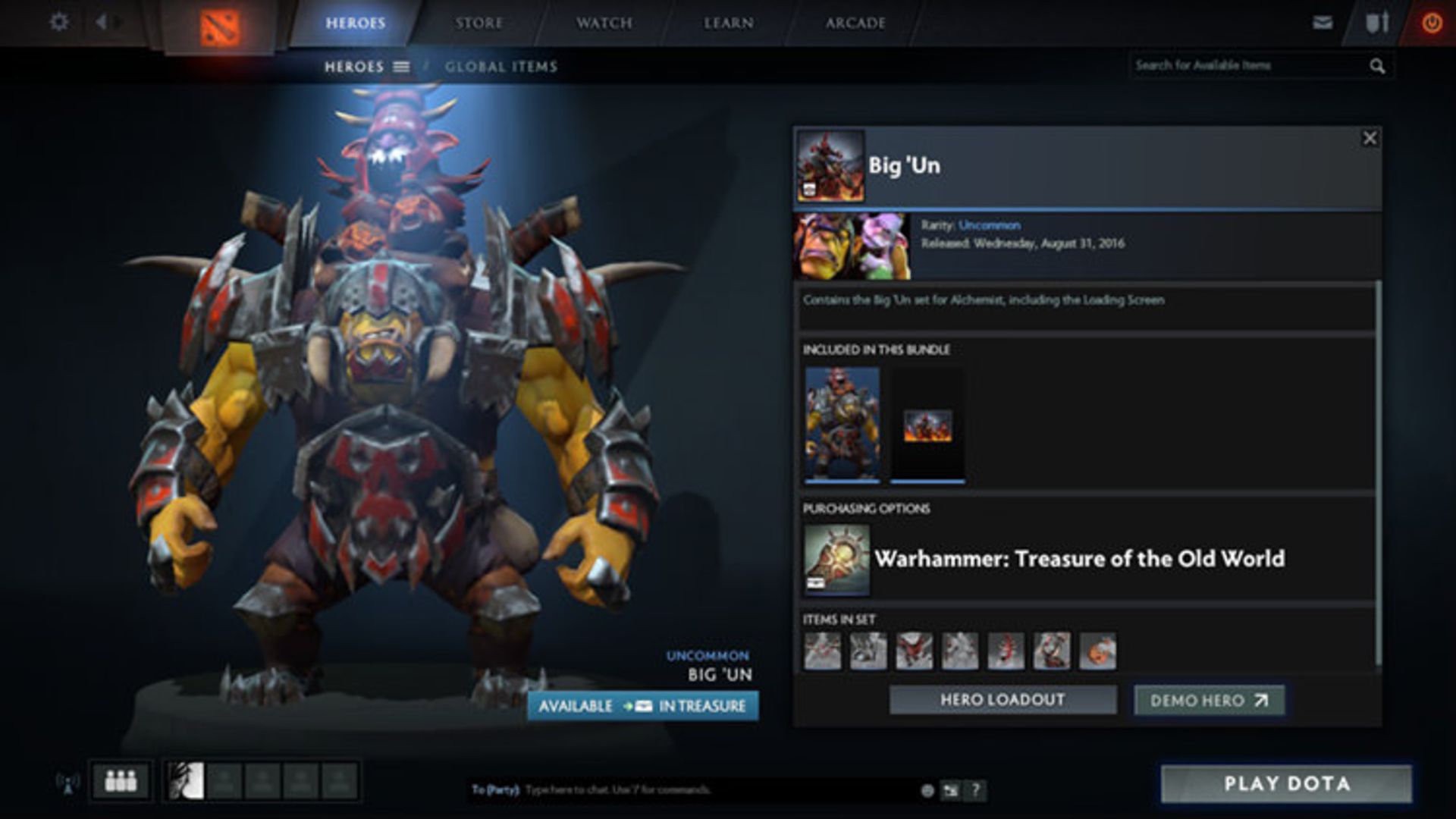Quit using the red power button
The image size is (1456, 819).
coord(1431,24)
